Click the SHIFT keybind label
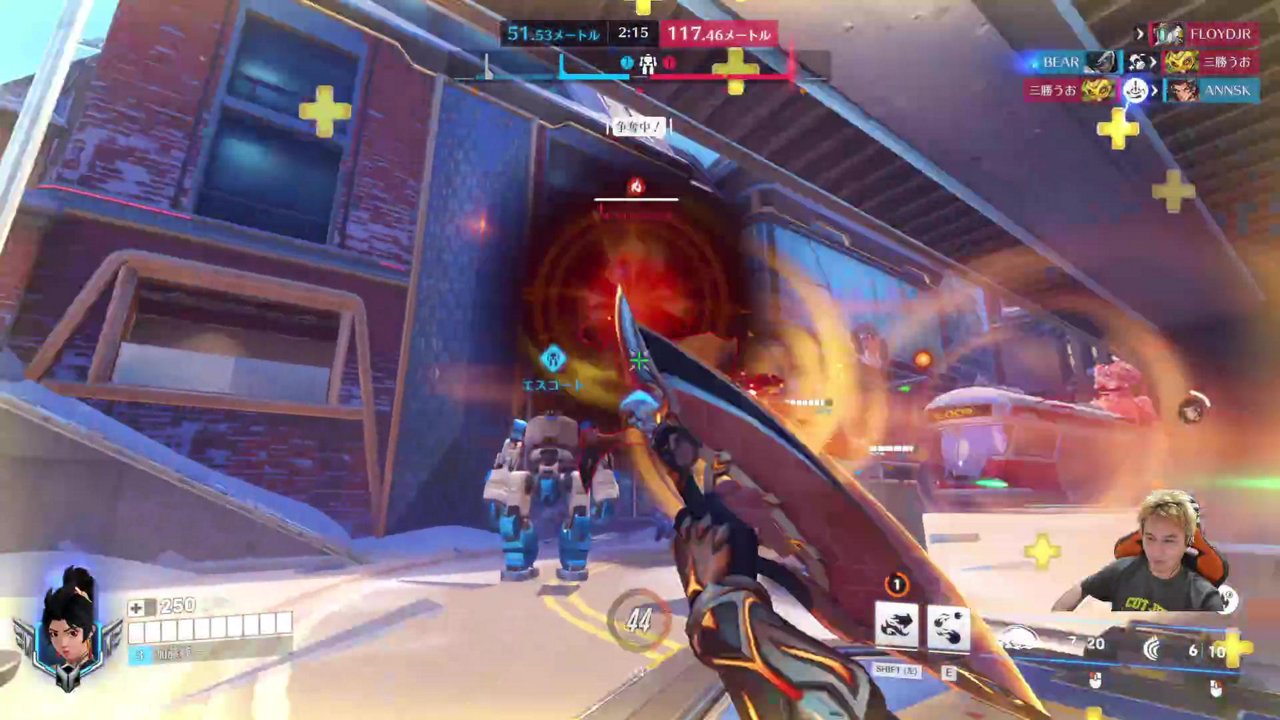 click(897, 670)
